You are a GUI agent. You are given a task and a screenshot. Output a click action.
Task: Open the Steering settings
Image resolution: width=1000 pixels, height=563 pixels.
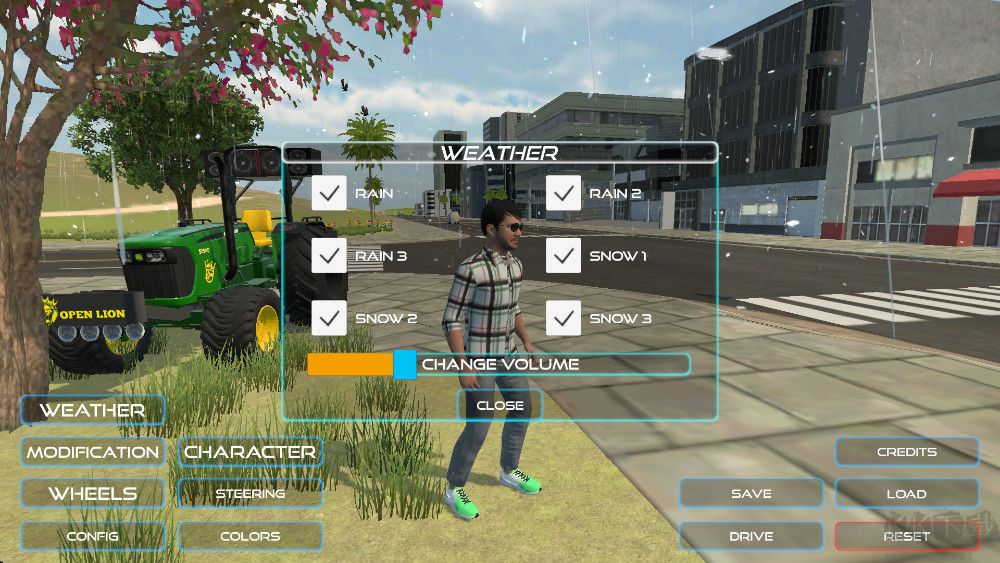click(250, 494)
